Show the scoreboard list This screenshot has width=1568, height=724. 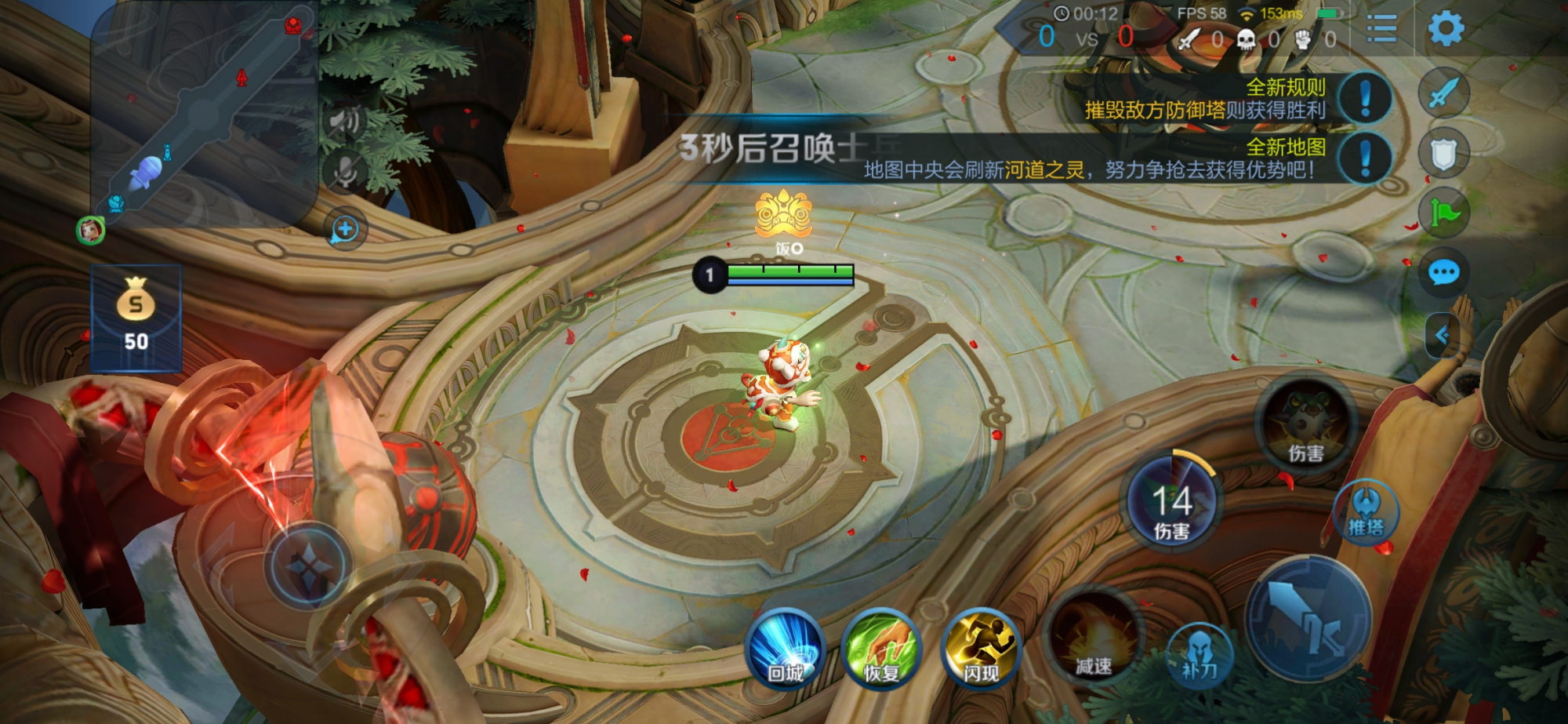click(1381, 29)
